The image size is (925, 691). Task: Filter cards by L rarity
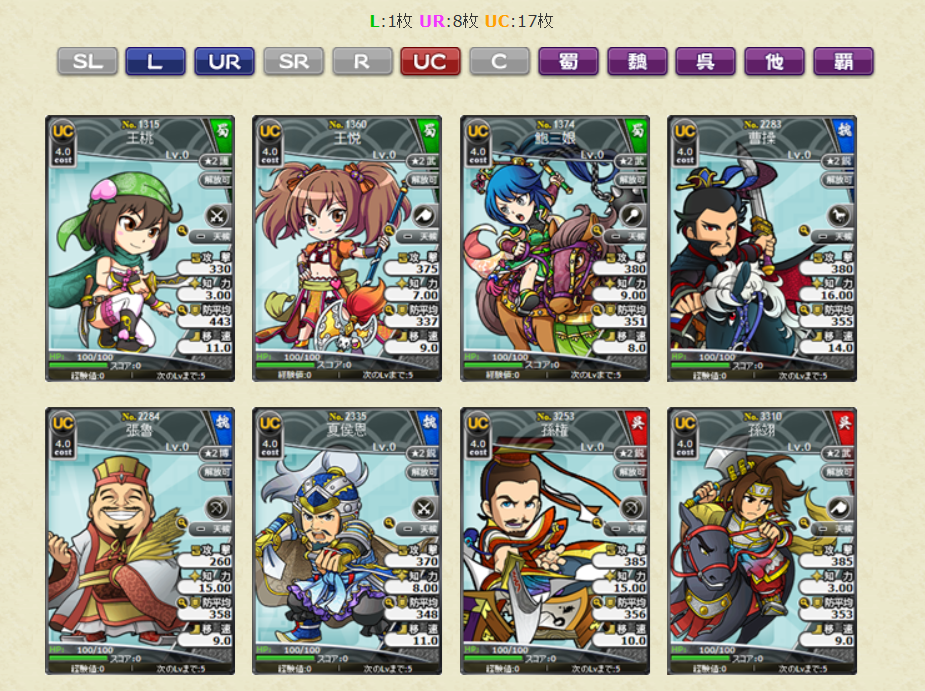[155, 61]
